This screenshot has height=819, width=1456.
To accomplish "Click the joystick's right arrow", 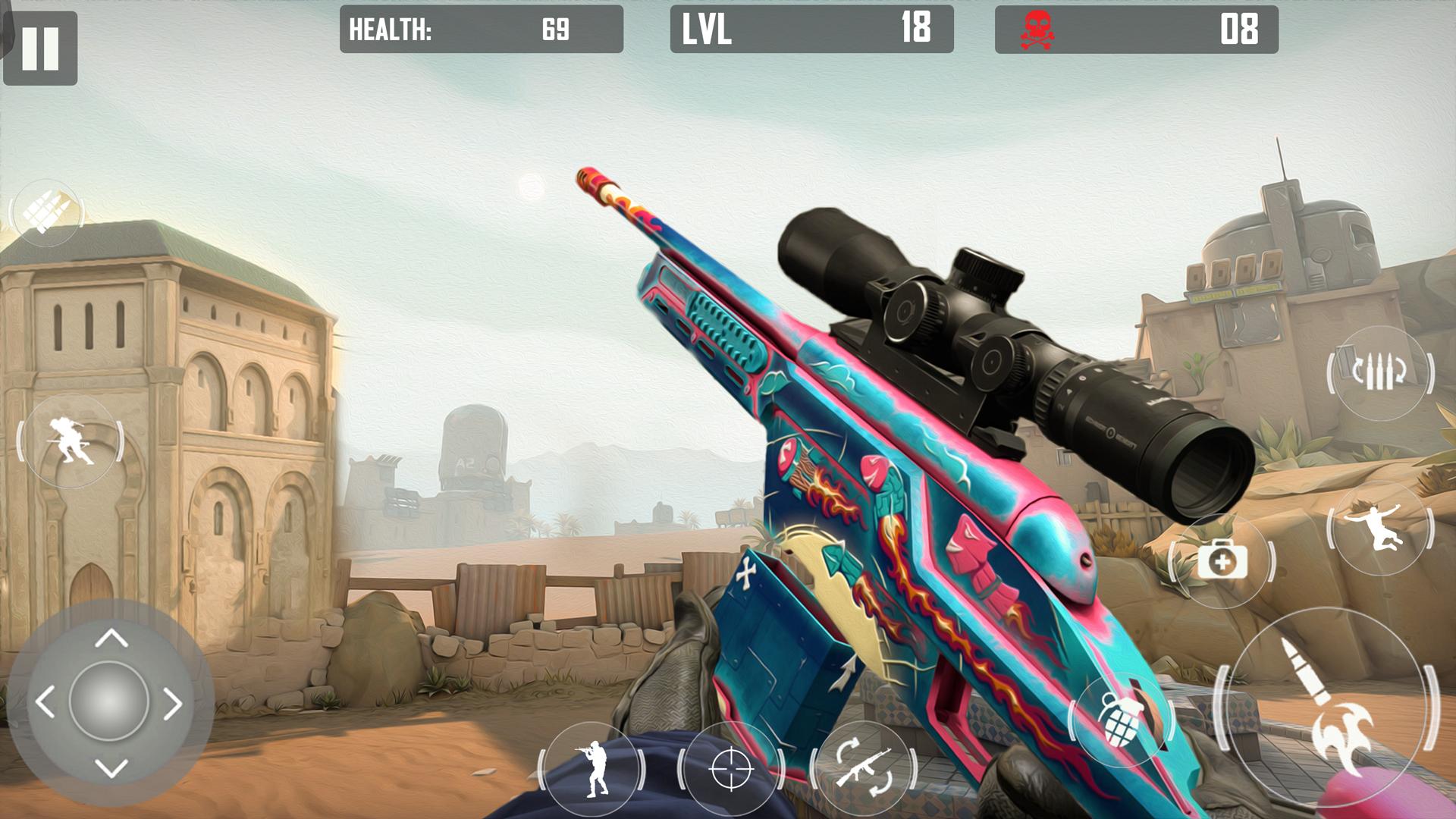I will pos(174,704).
